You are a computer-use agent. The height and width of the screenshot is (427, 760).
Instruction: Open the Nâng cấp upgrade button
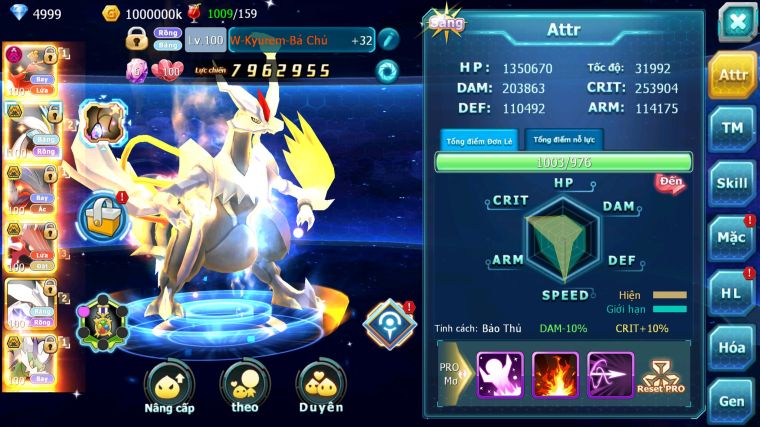point(168,389)
